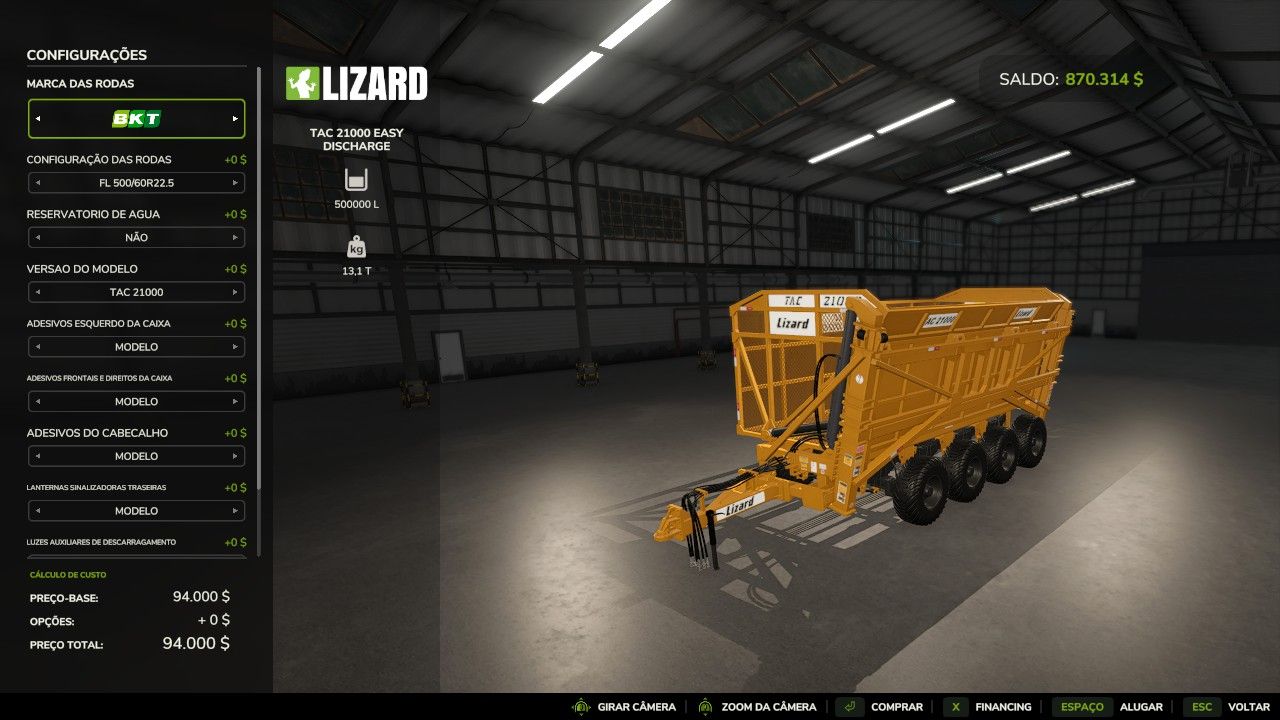Click the capacity icon above 500000 L

pyautogui.click(x=355, y=180)
